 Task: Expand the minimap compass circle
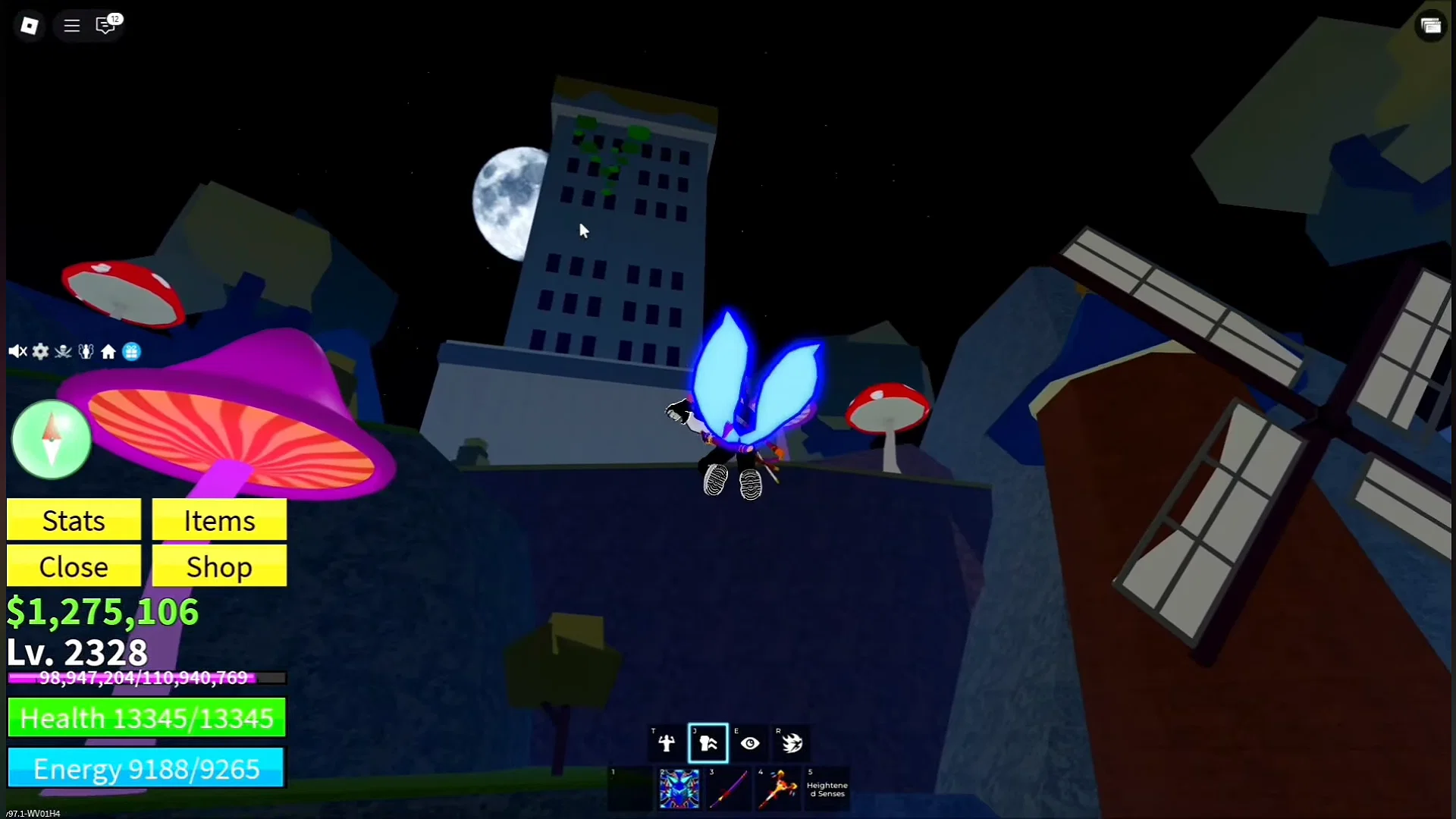(x=50, y=438)
